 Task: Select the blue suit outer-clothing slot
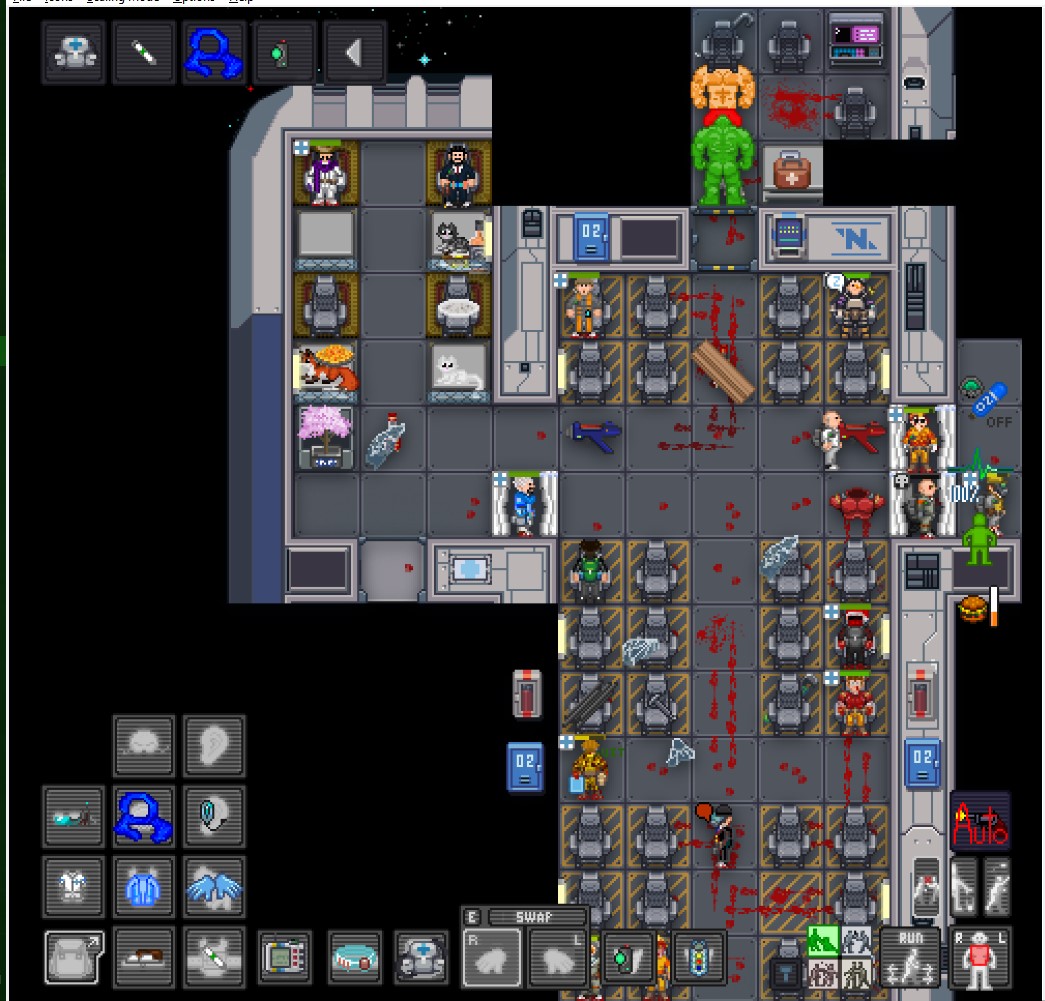pos(144,887)
